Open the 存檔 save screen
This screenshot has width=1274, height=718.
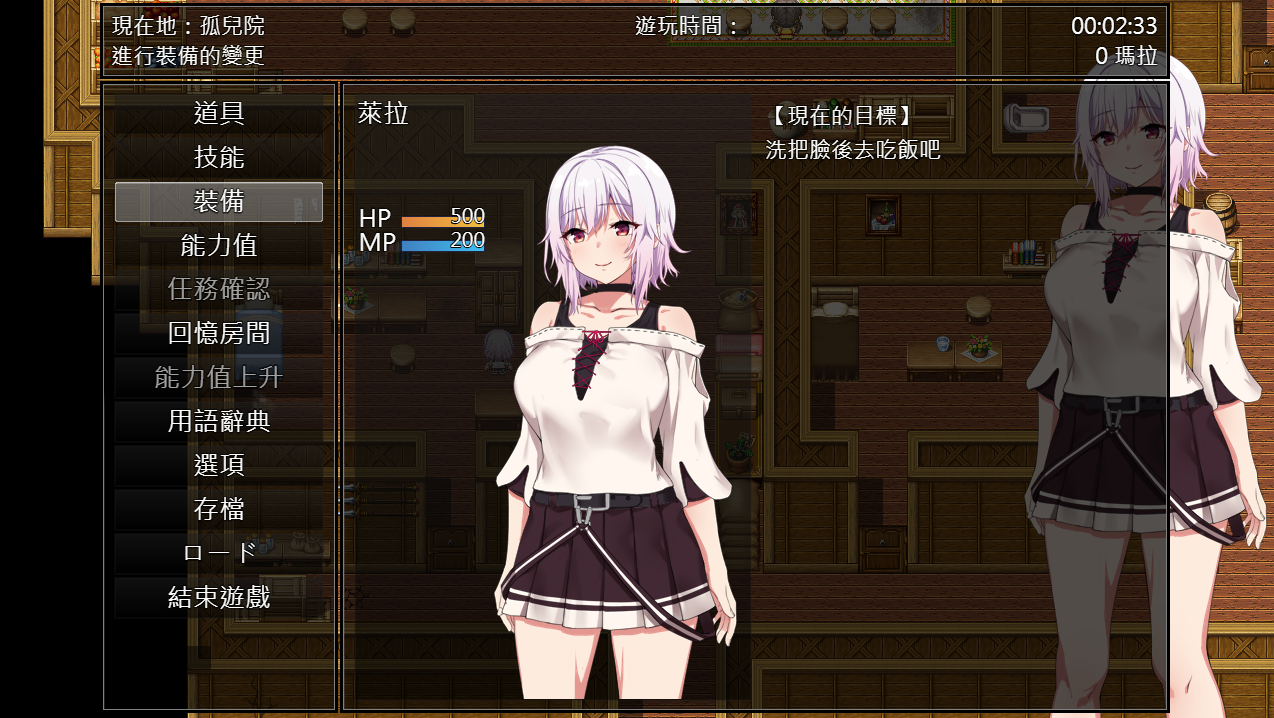click(x=219, y=510)
